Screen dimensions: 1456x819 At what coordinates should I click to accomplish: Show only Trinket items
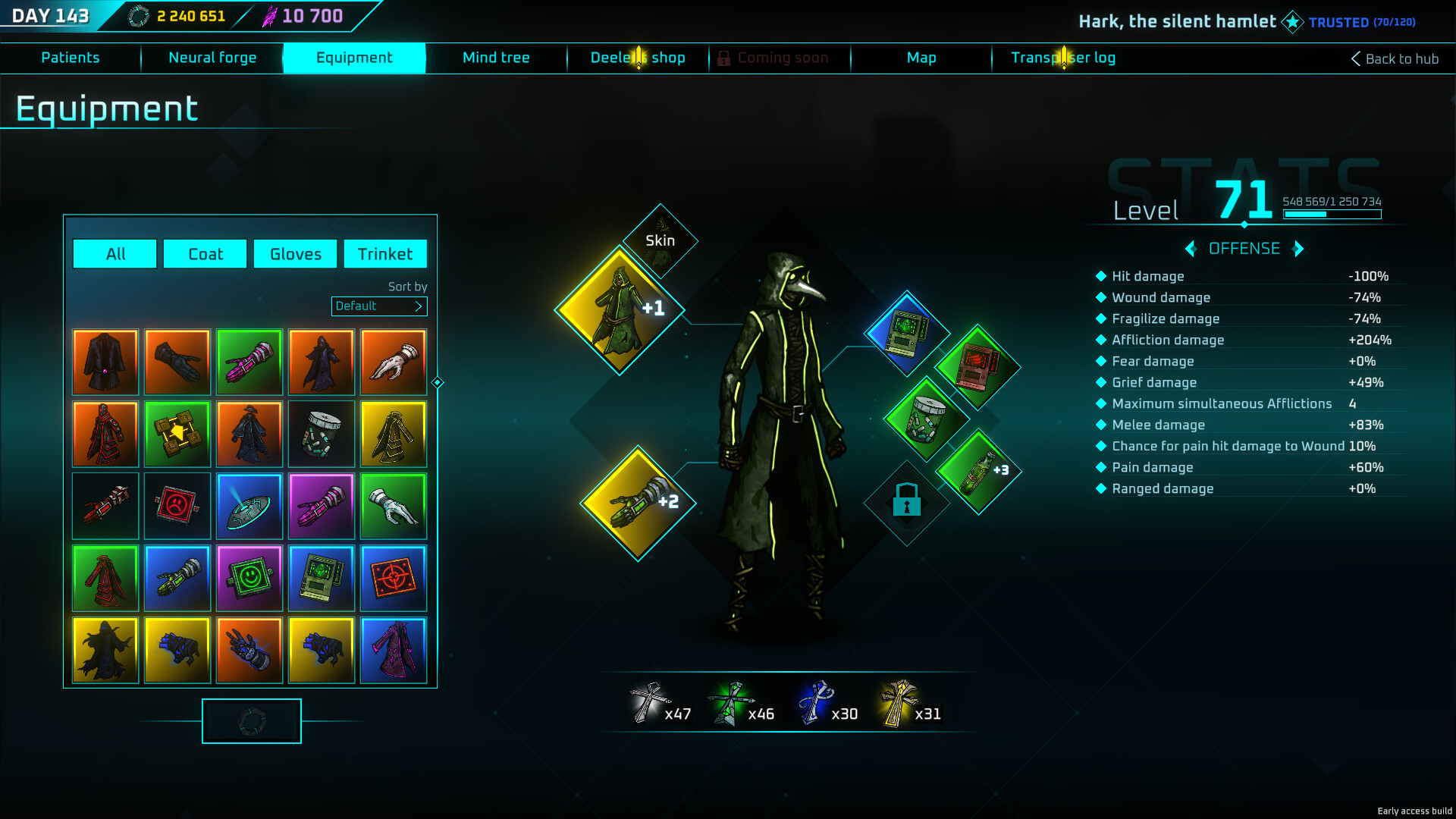385,254
